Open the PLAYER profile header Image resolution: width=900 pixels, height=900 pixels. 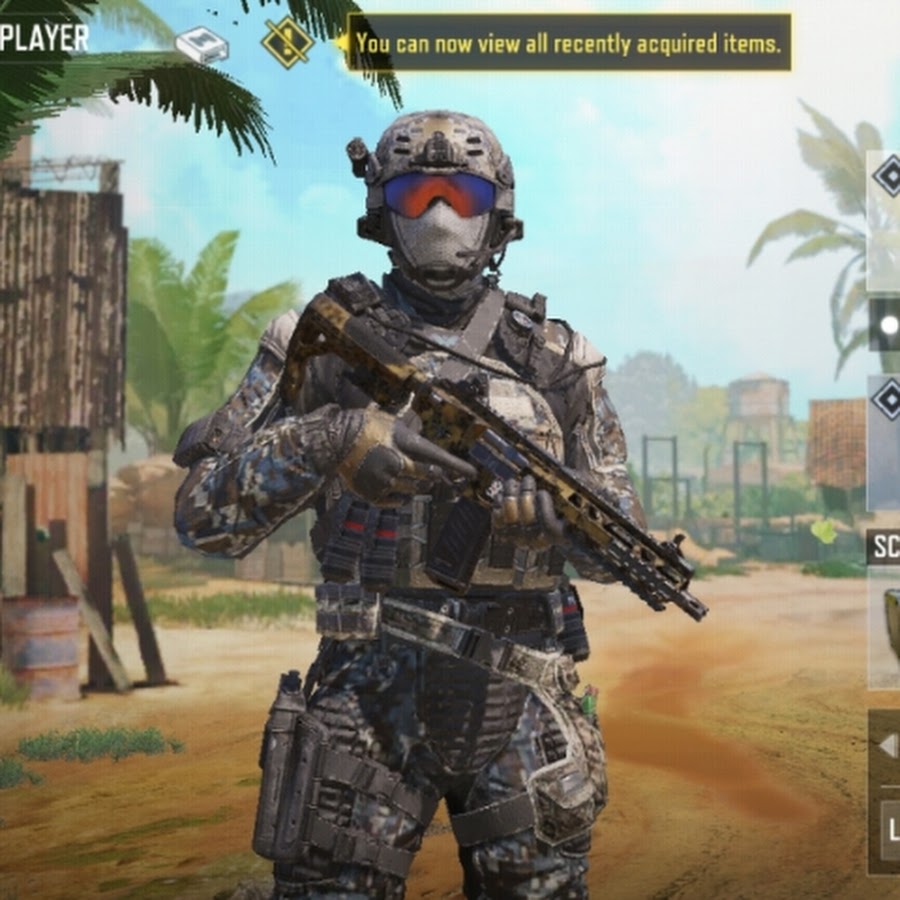point(45,39)
